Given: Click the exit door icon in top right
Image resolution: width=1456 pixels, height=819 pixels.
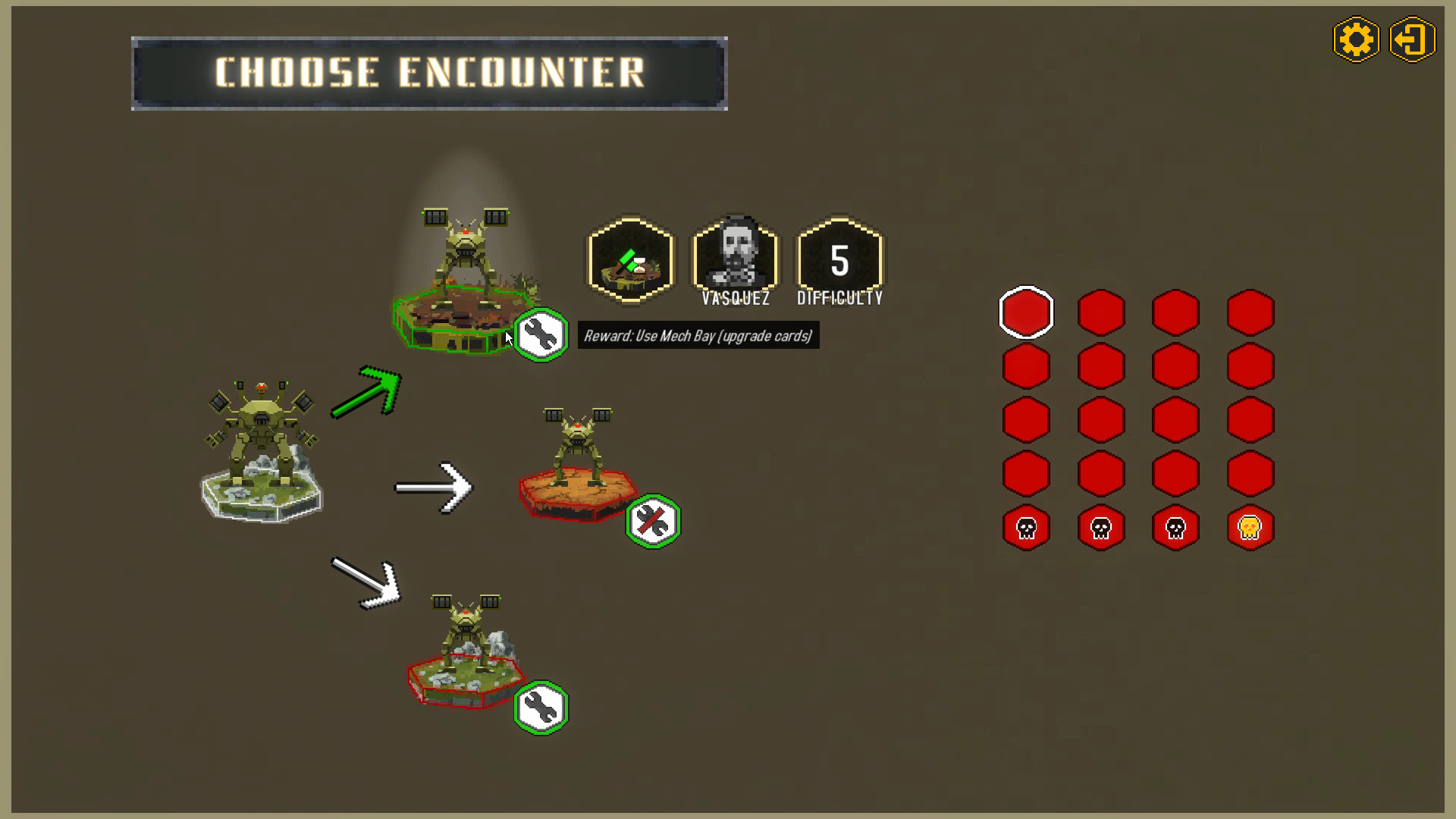Looking at the screenshot, I should pos(1412,39).
